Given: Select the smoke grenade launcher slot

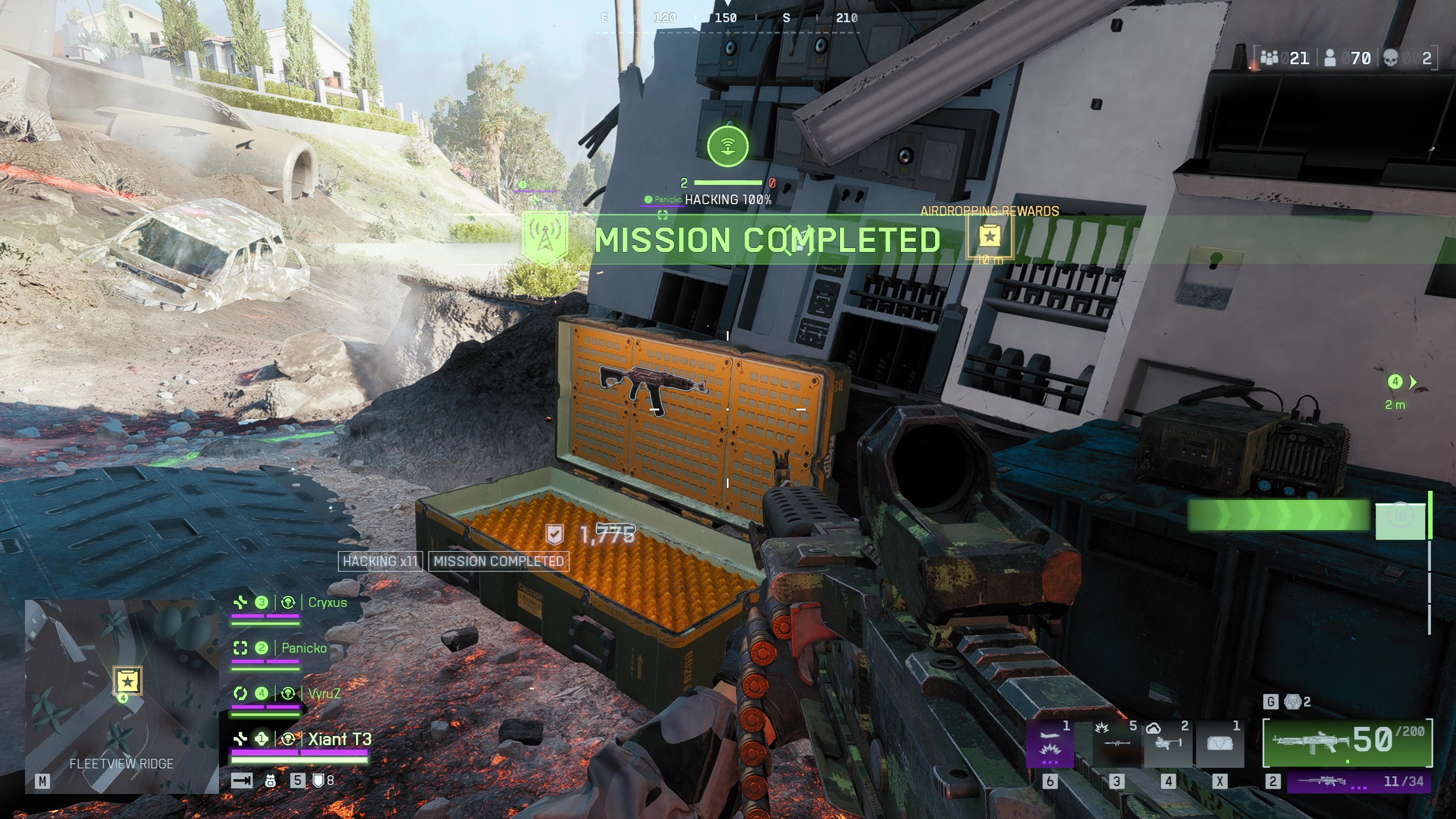Looking at the screenshot, I should click(1168, 744).
